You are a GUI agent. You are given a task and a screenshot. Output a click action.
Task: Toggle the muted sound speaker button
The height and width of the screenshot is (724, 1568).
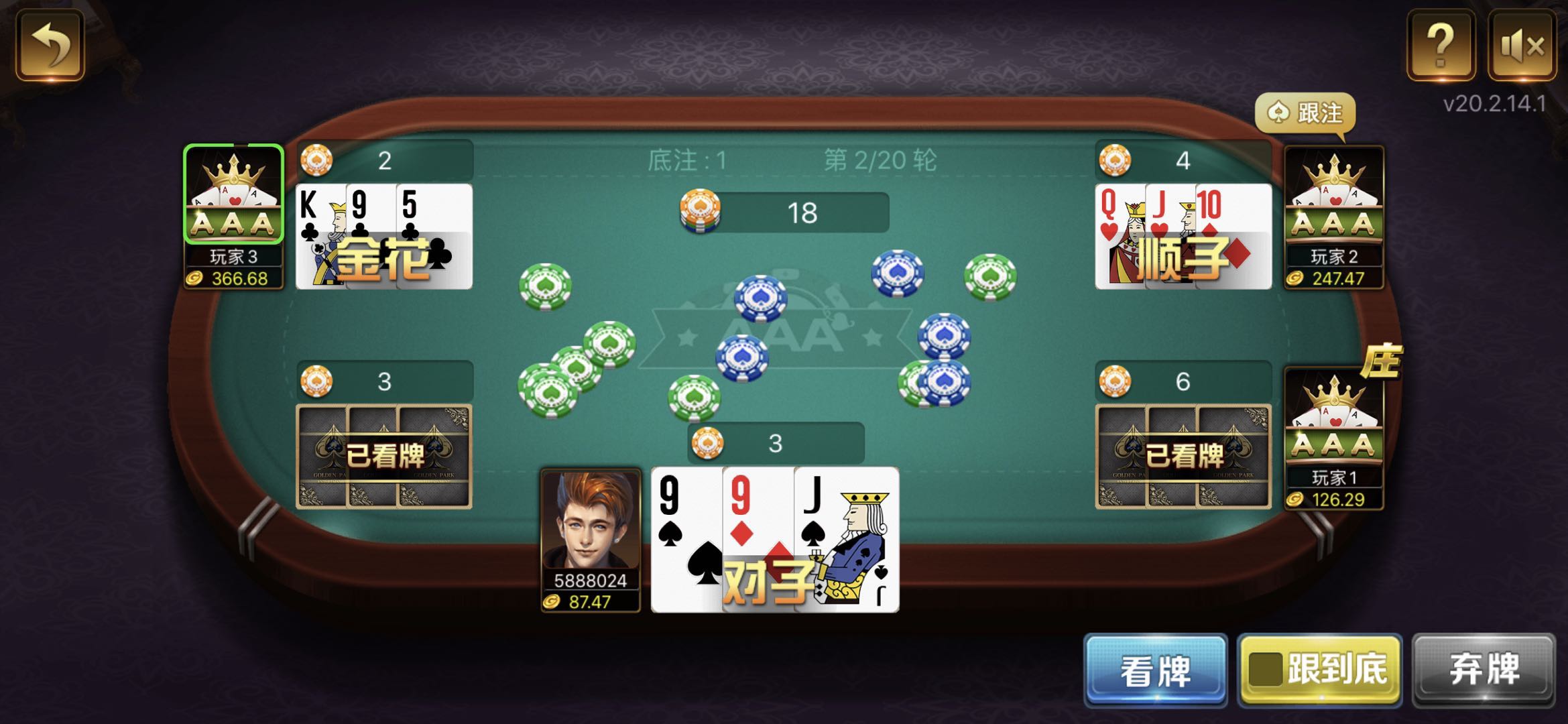[x=1522, y=46]
